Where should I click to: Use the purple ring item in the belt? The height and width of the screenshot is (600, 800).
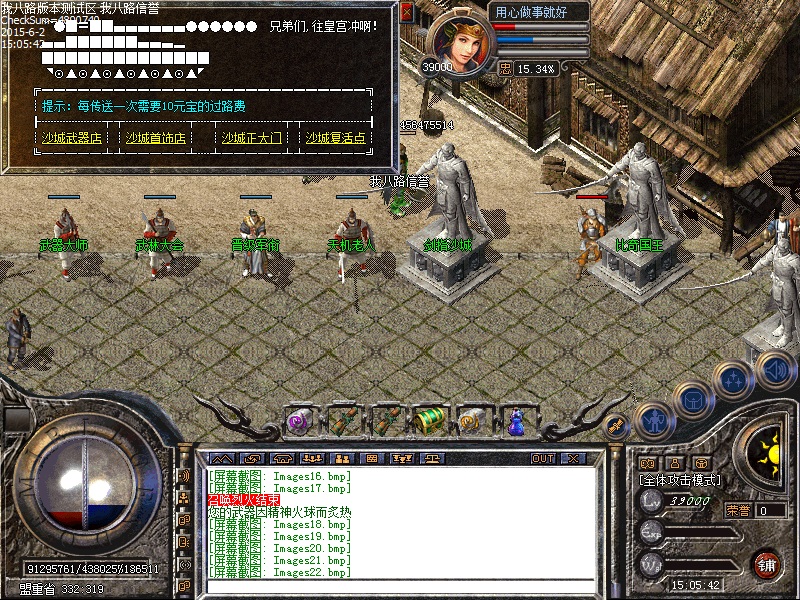300,421
